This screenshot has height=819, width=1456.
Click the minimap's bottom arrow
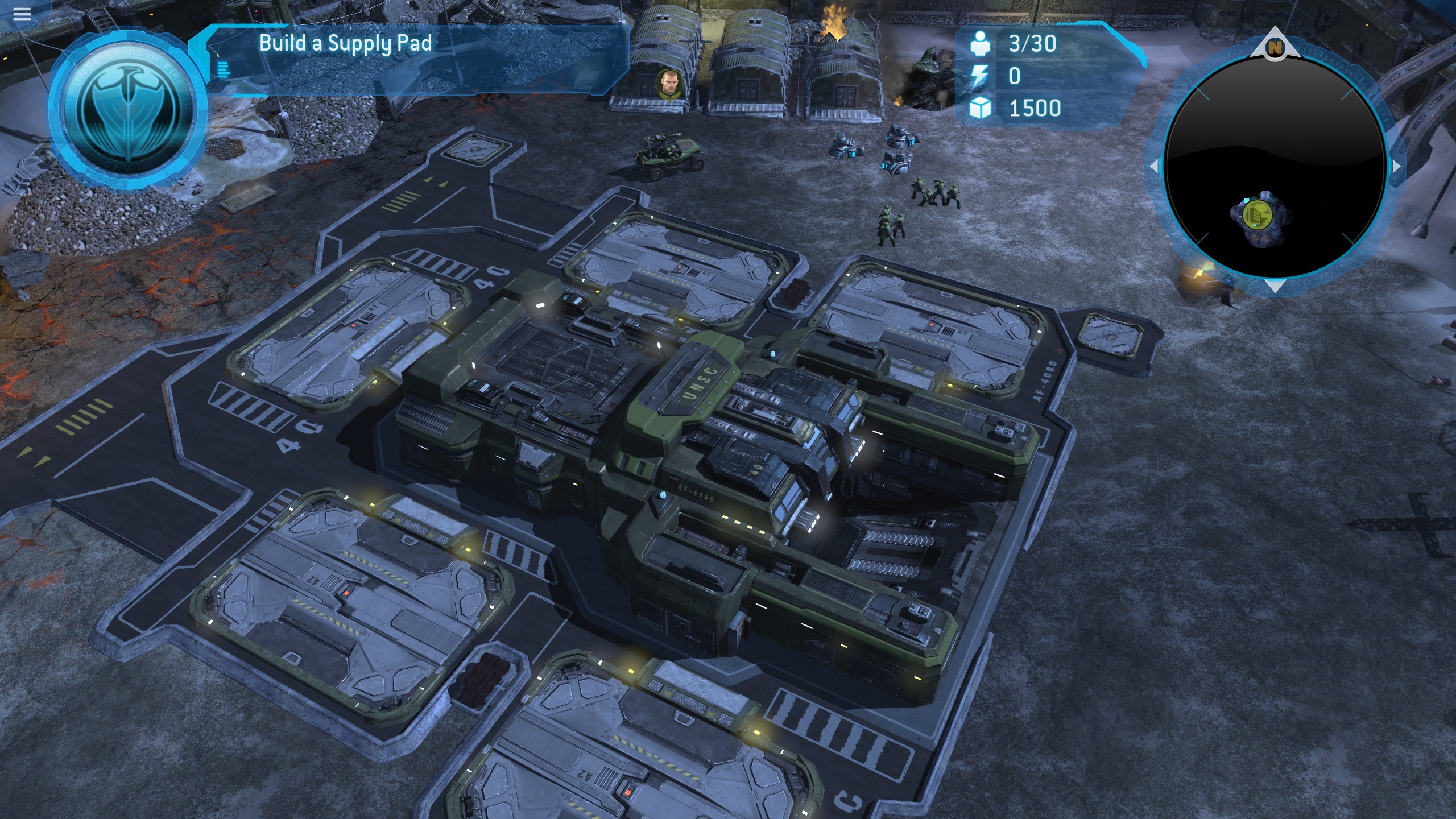[x=1275, y=286]
